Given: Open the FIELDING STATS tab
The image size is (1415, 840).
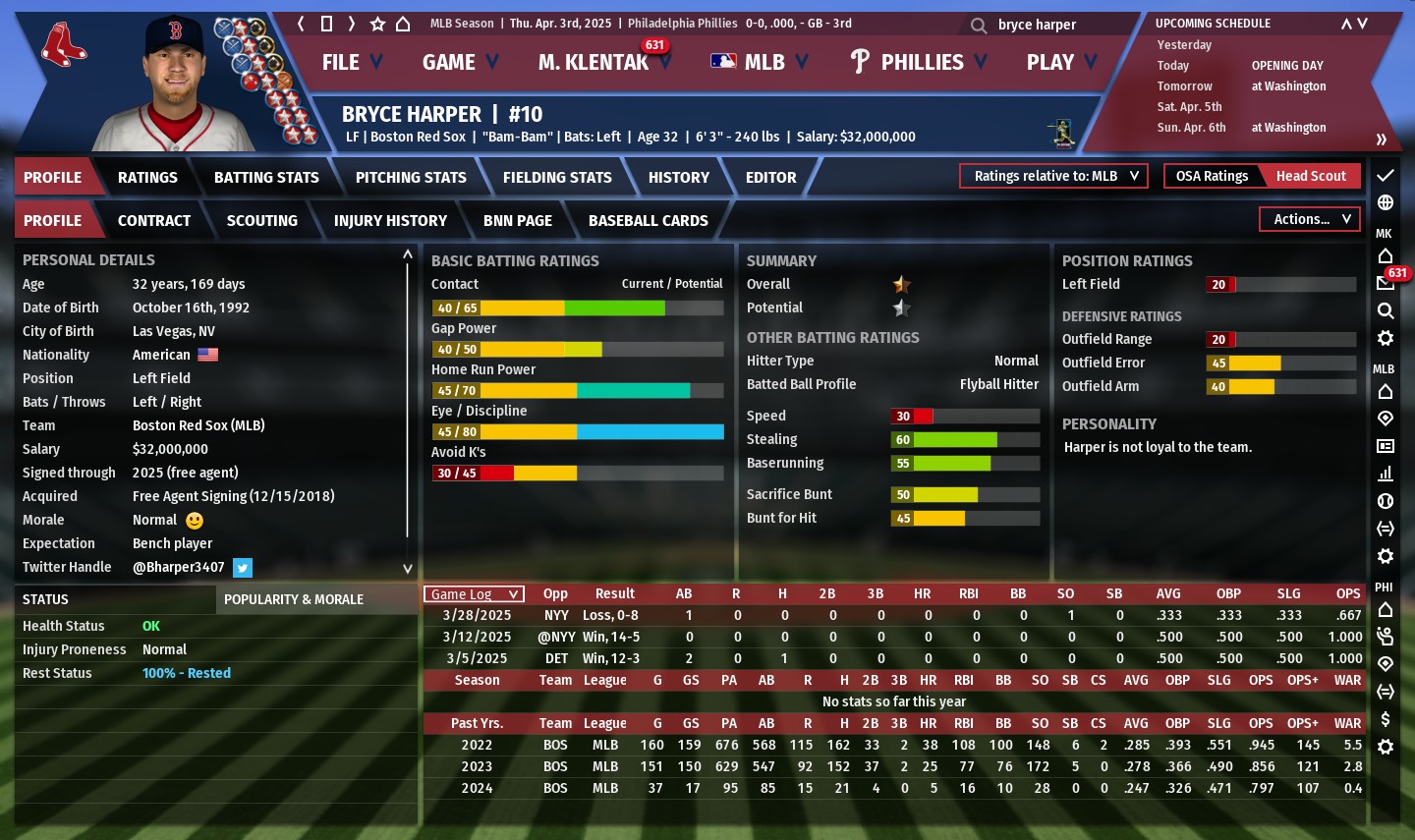Looking at the screenshot, I should tap(557, 178).
